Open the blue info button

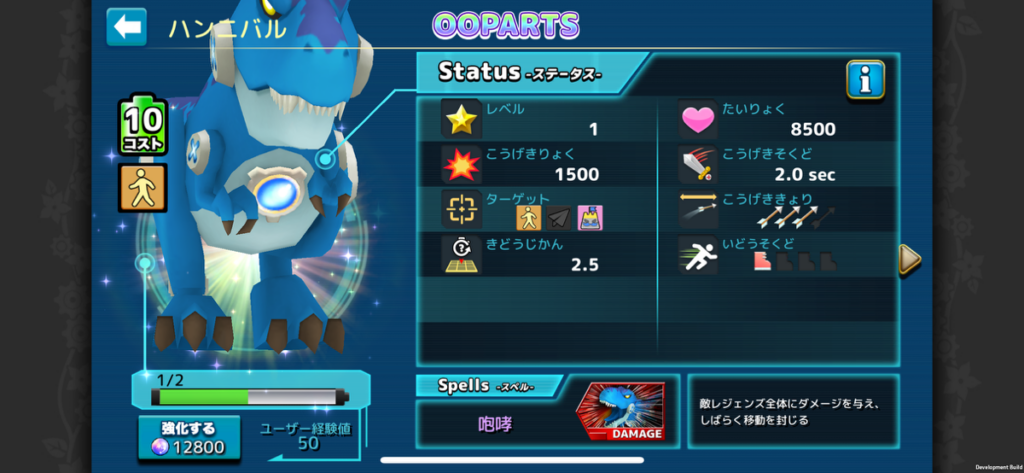pos(865,80)
